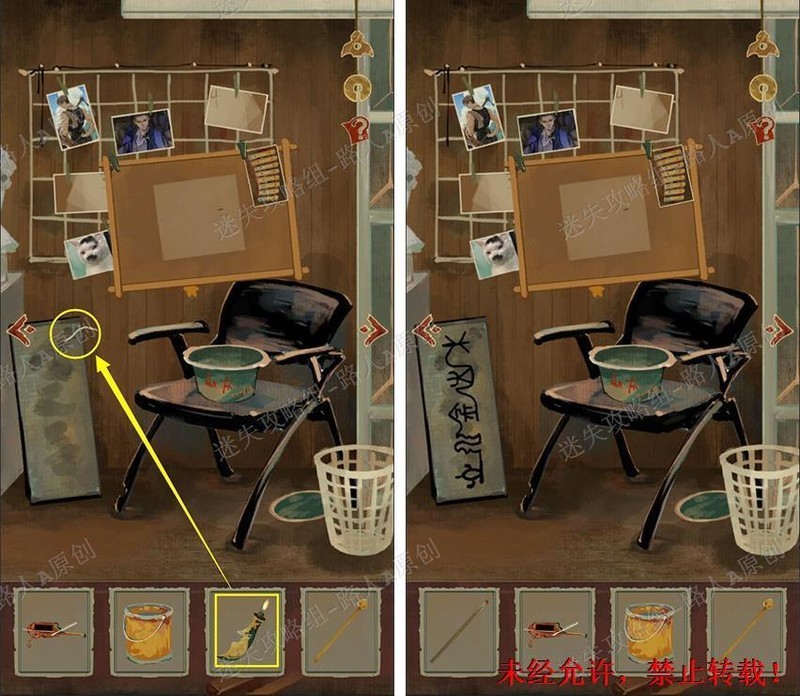This screenshot has width=800, height=696.
Task: Click the gold coin icon in right screenshot
Action: tap(764, 87)
